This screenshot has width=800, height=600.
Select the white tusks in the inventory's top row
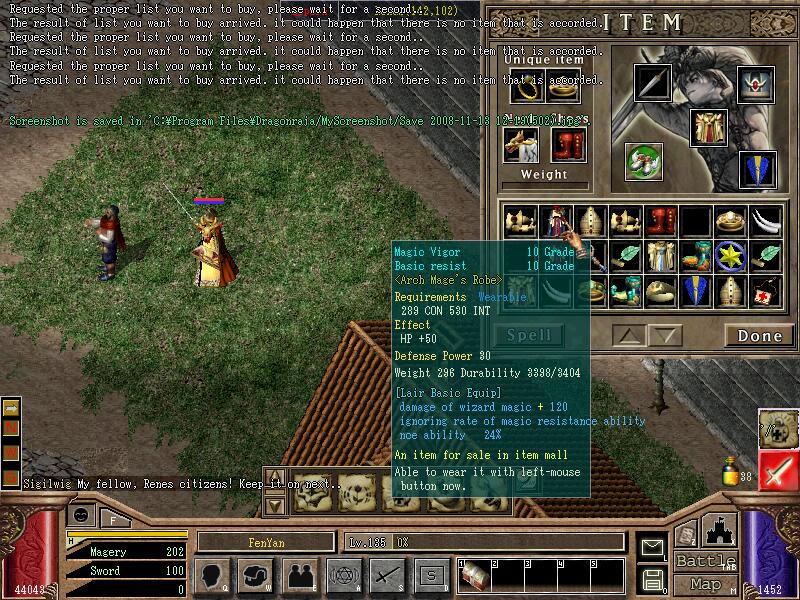[767, 220]
